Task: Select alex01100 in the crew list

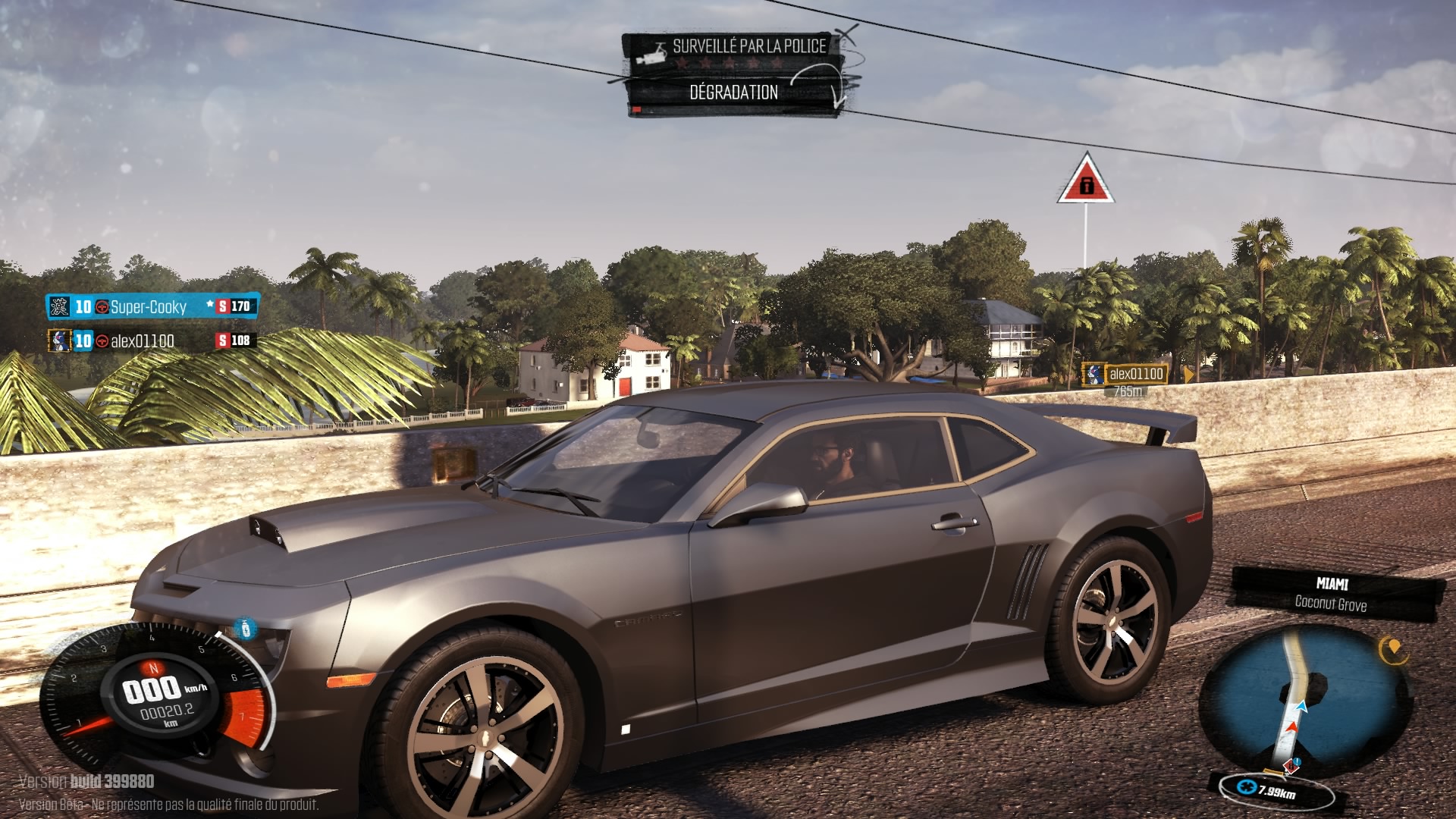Action: (143, 341)
